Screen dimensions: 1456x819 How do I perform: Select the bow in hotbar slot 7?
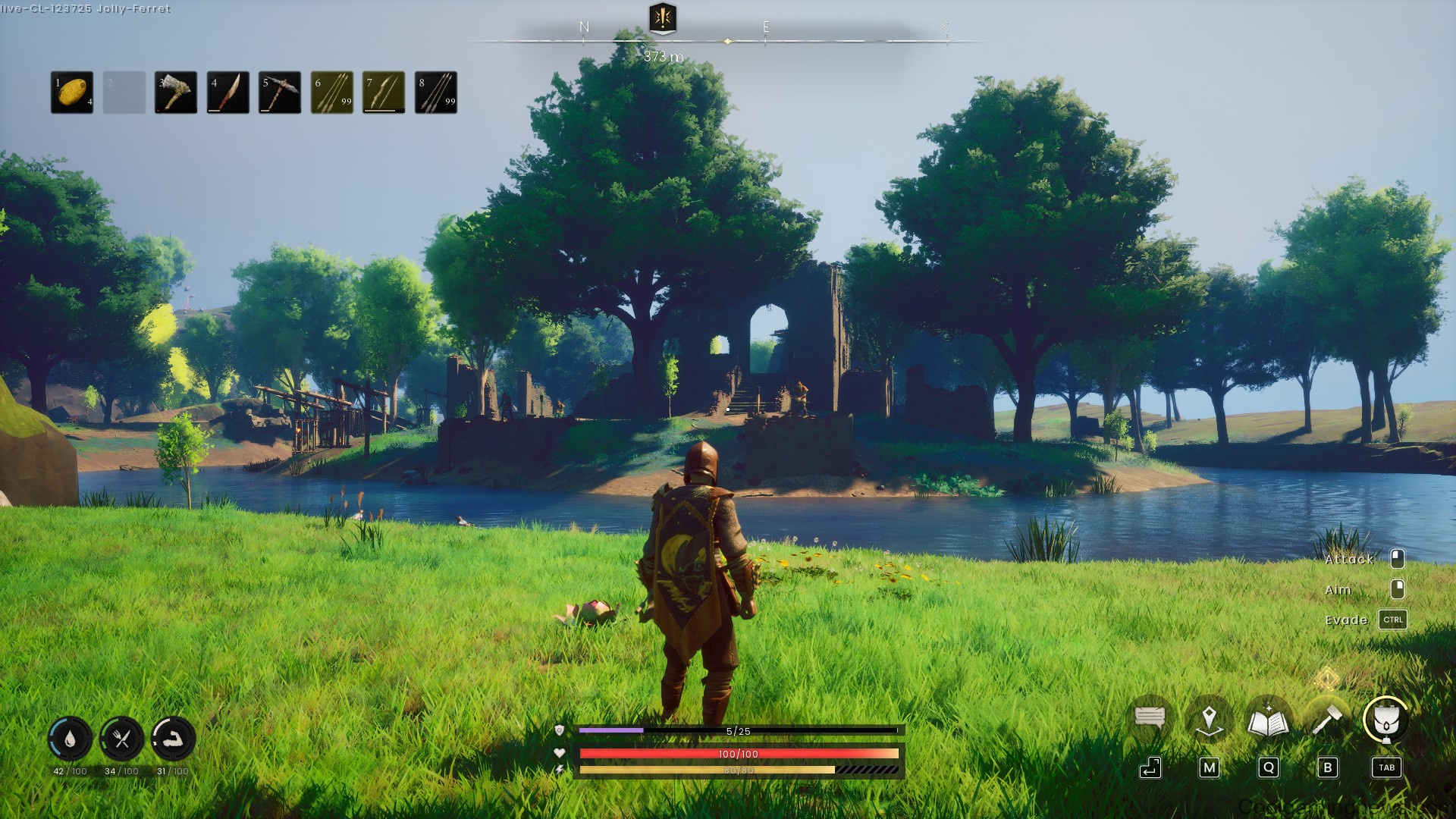click(381, 94)
